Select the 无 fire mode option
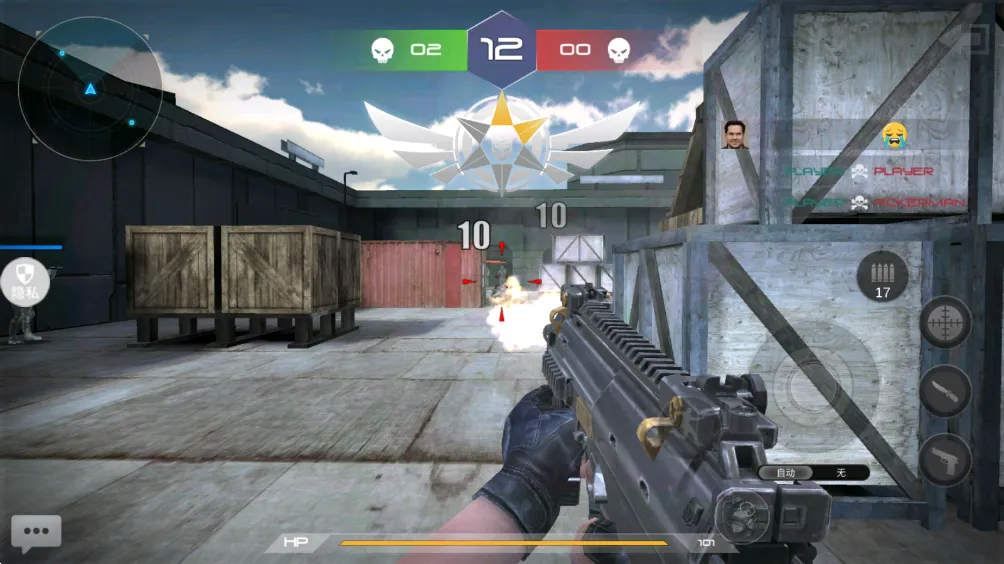 (840, 473)
